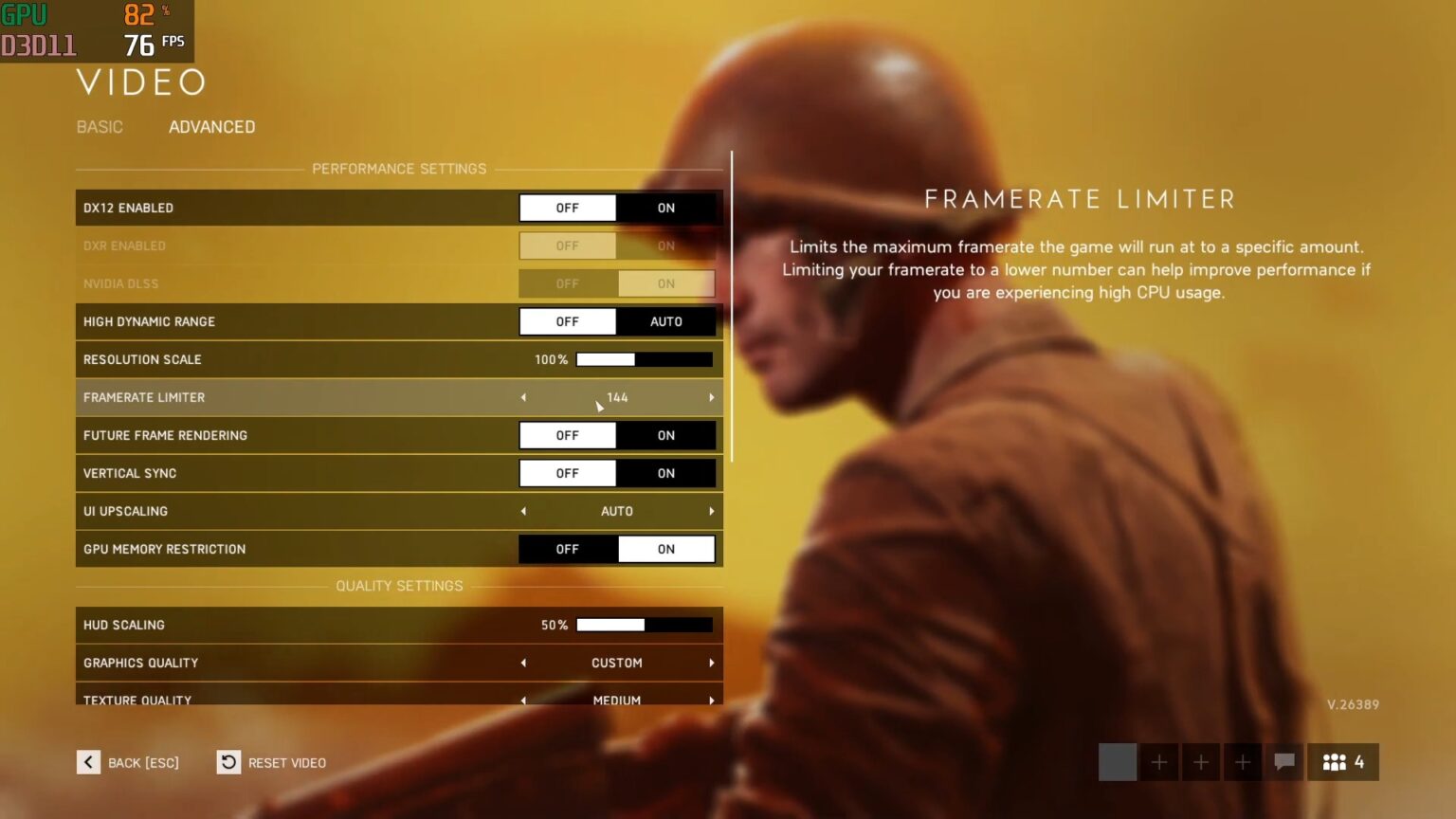Select next Graphics Quality preset

click(711, 663)
